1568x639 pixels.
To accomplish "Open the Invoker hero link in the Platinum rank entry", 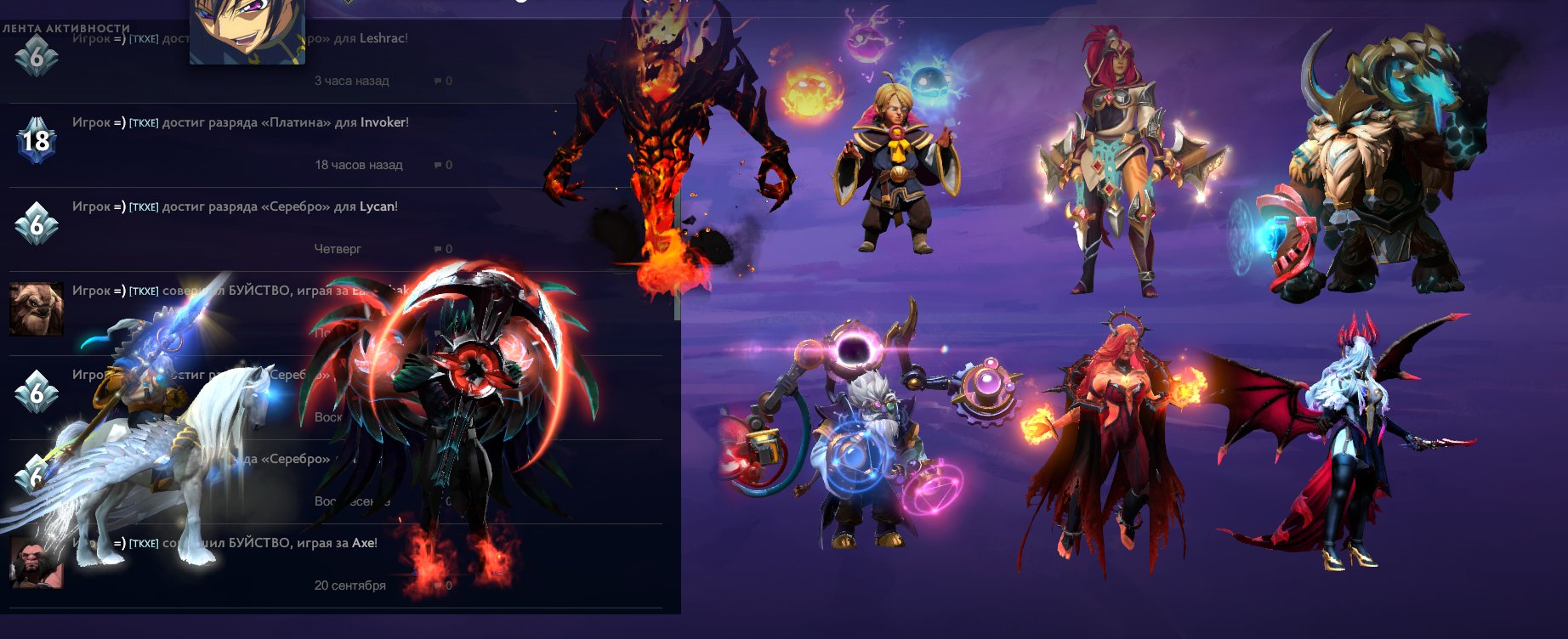I will 383,122.
